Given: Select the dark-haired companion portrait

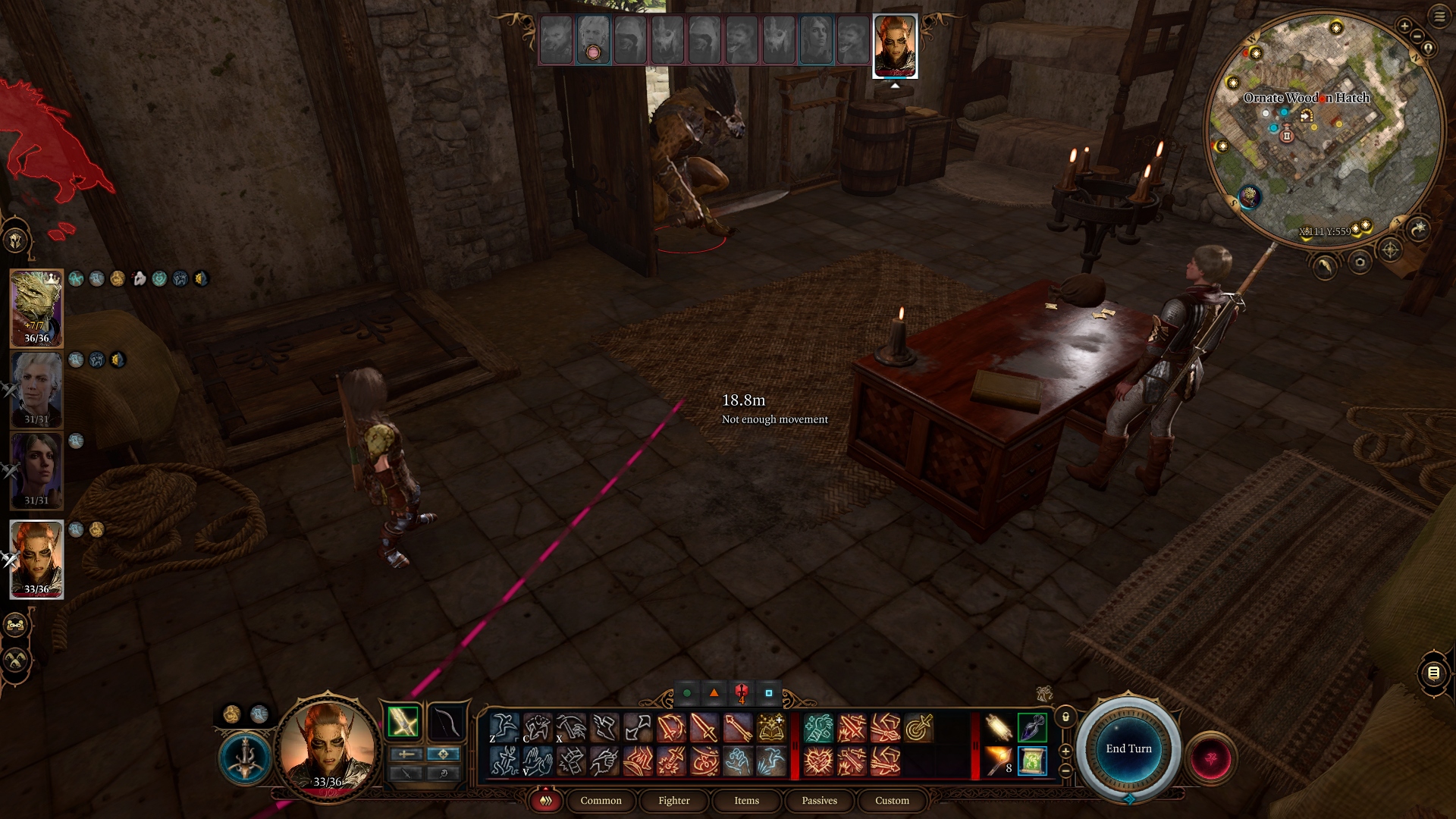Looking at the screenshot, I should point(36,471).
